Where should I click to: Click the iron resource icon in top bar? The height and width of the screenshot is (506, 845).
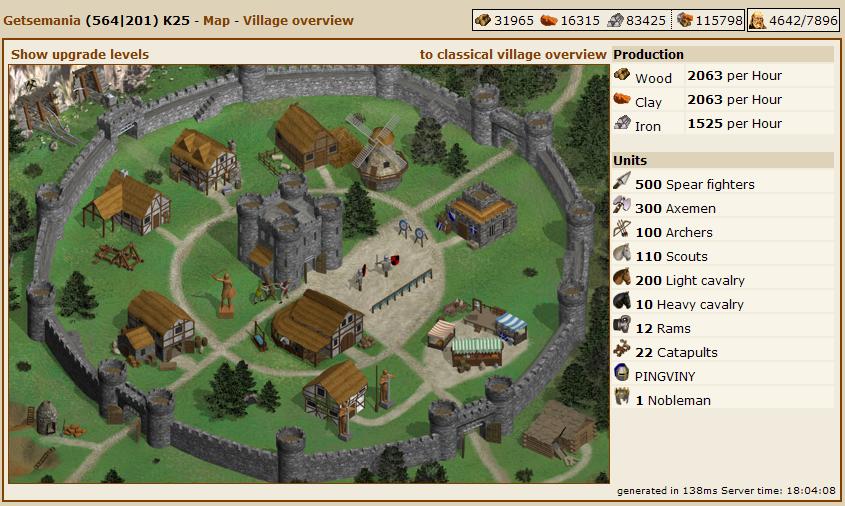pos(616,21)
